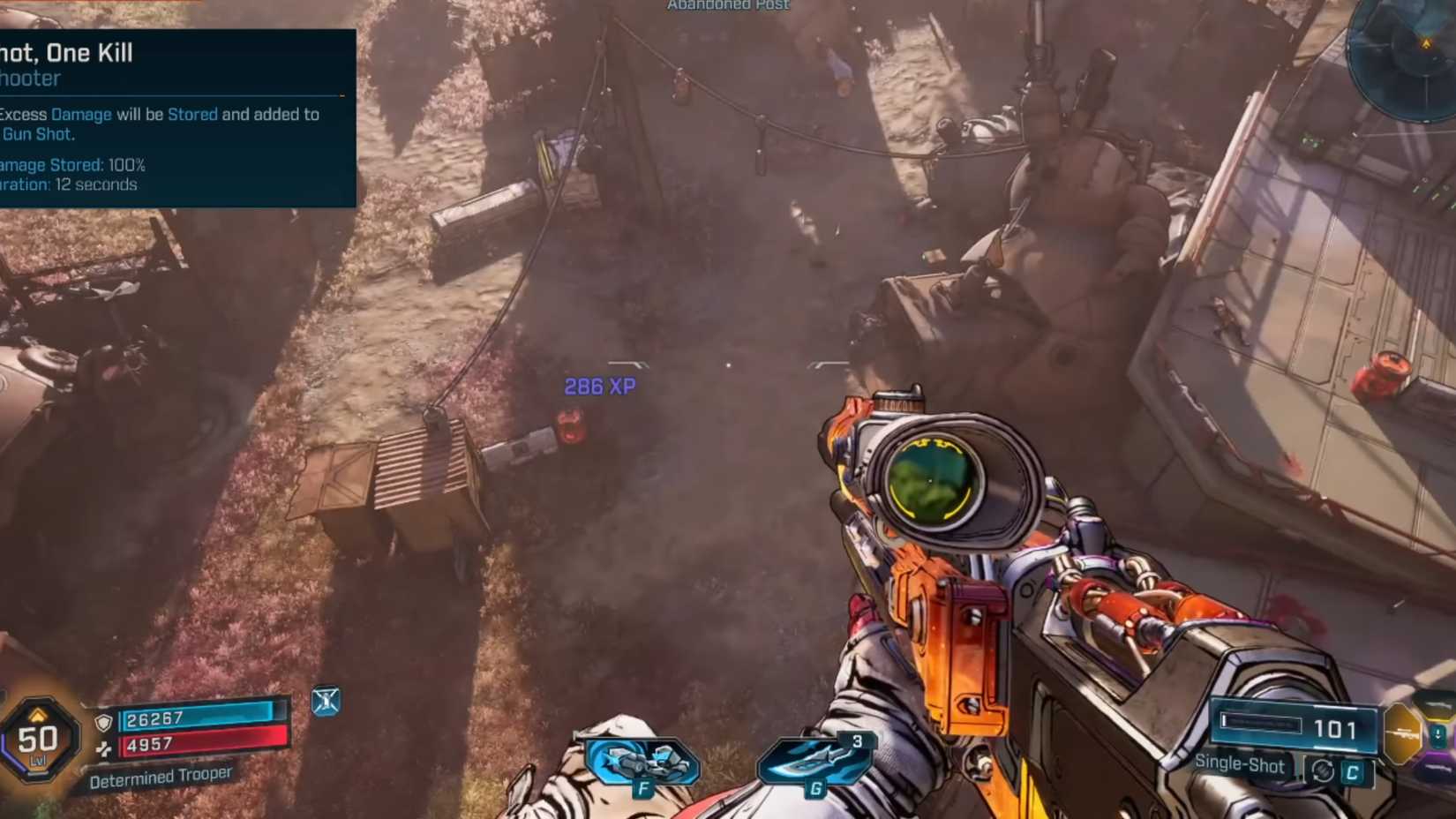
Task: Click the 286 XP notification text
Action: pyautogui.click(x=601, y=387)
